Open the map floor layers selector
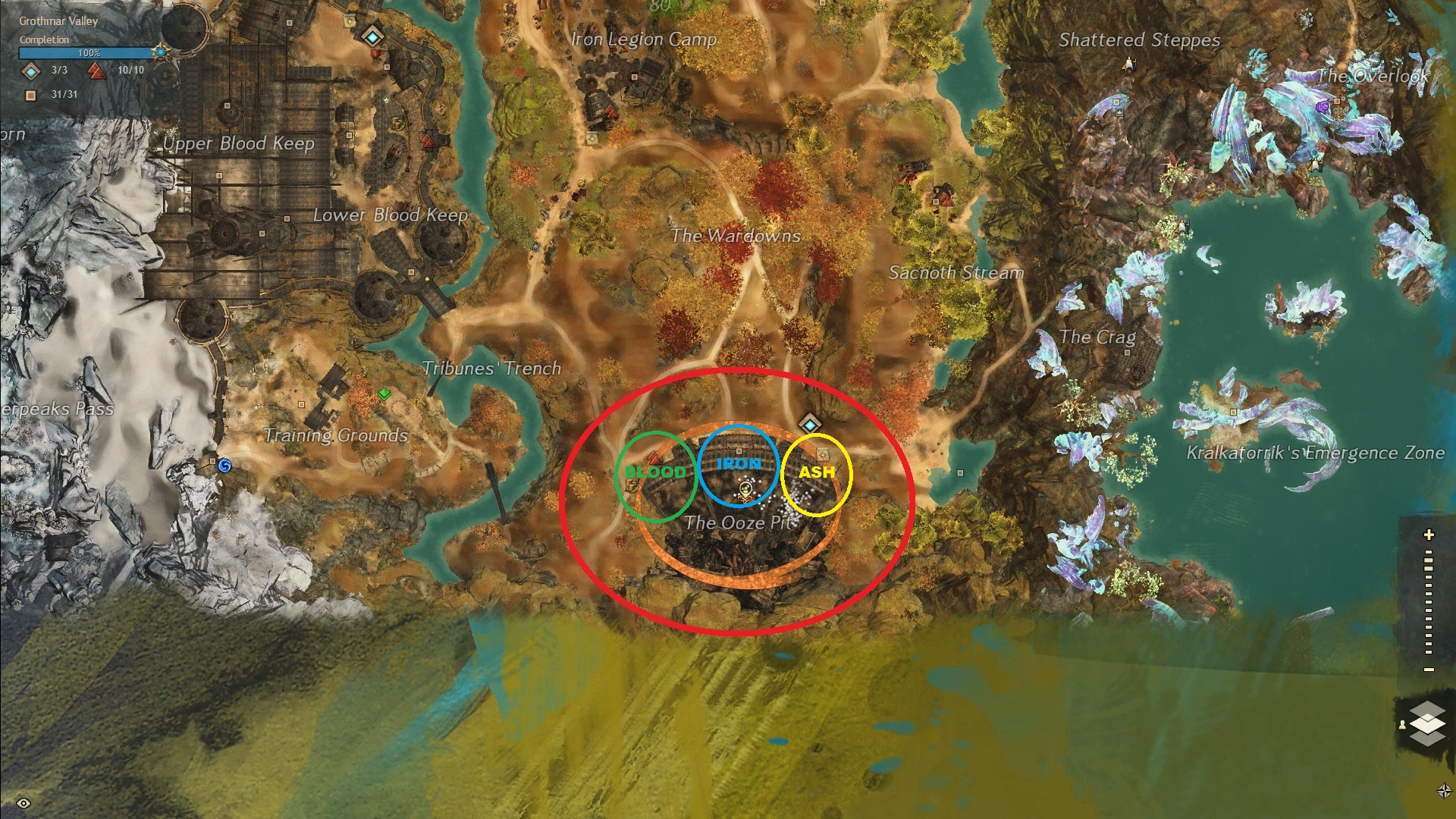Viewport: 1456px width, 819px height. 1427,722
